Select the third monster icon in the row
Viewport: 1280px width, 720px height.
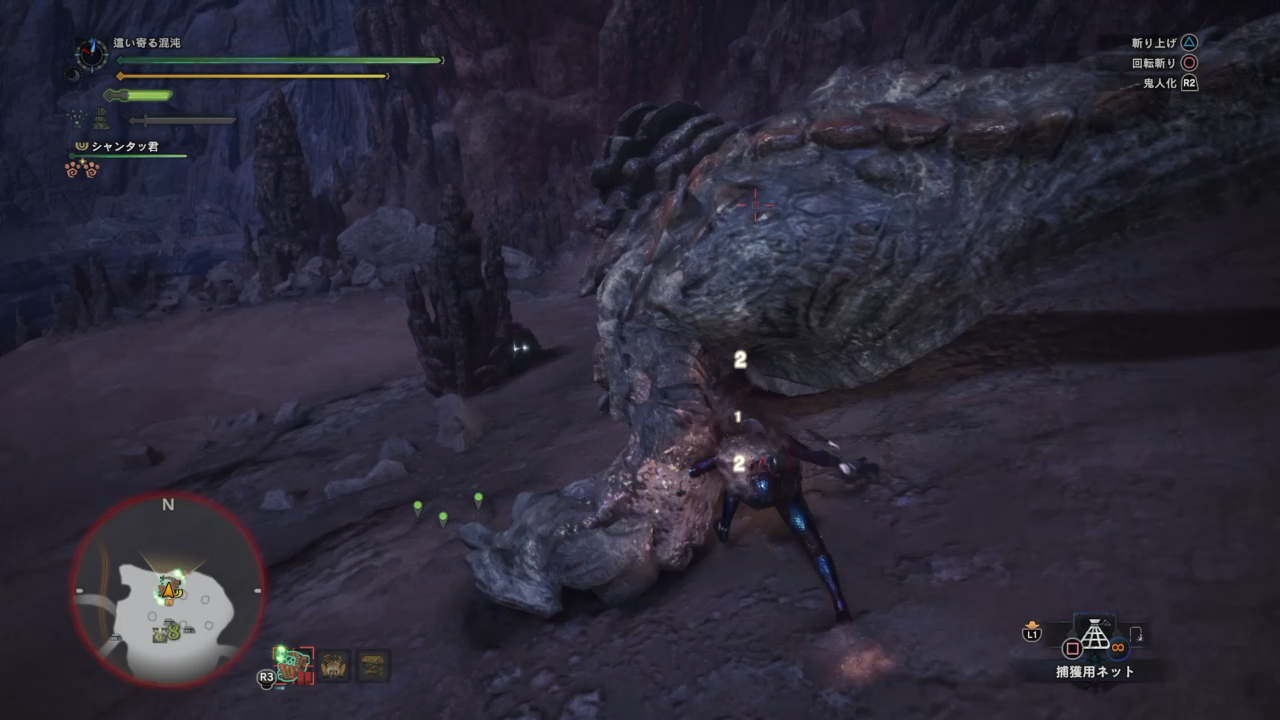[374, 666]
